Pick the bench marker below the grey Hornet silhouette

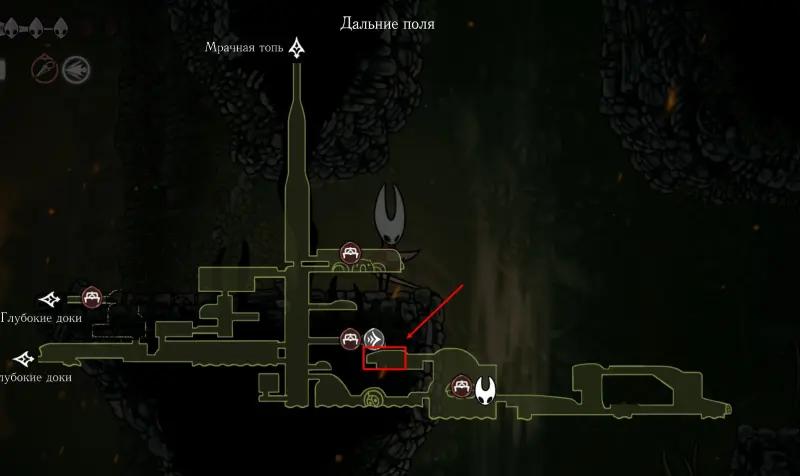[350, 253]
